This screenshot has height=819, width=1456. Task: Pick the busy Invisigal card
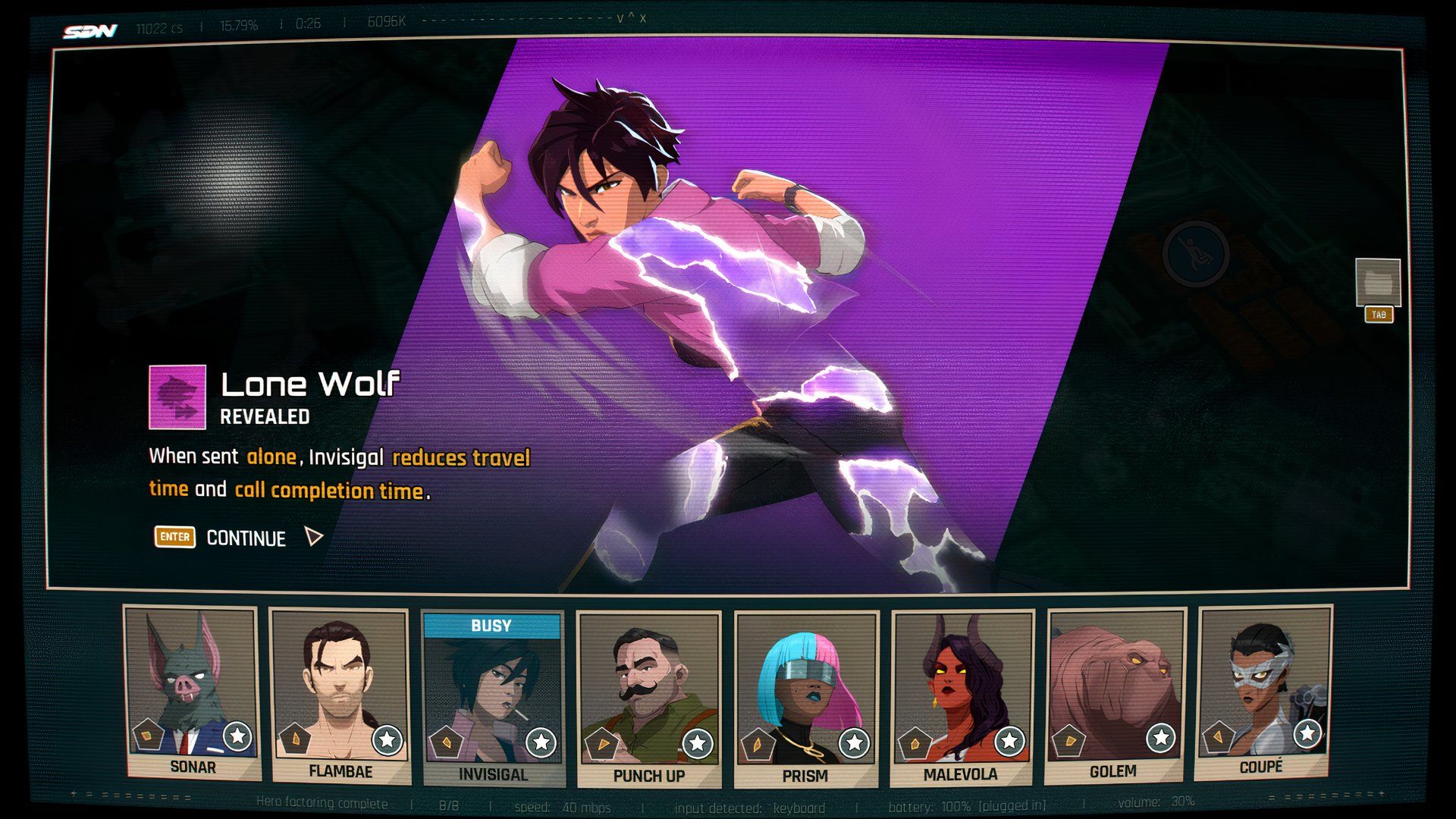coord(493,698)
